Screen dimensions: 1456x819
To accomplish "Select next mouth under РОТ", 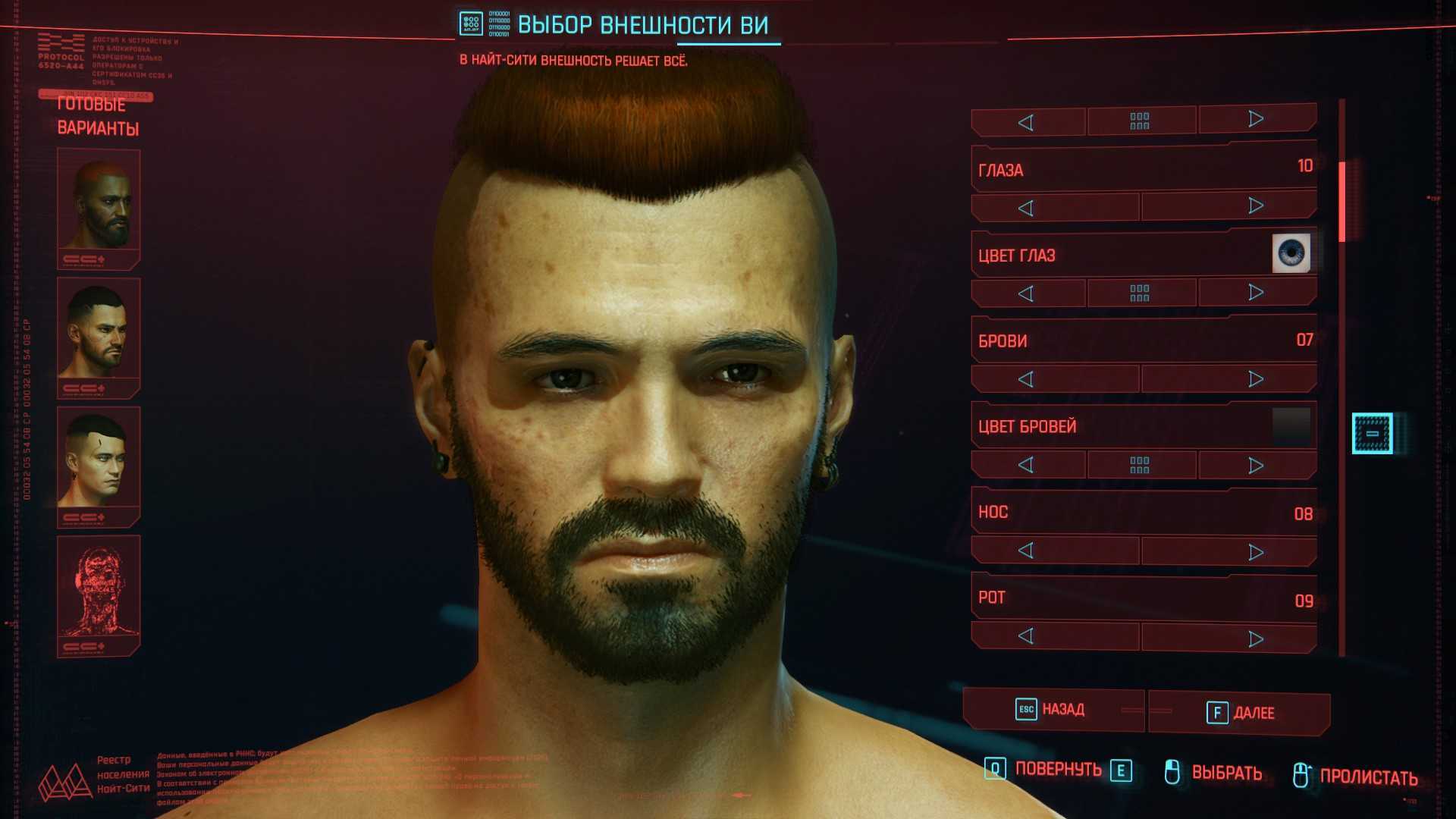I will point(1256,639).
